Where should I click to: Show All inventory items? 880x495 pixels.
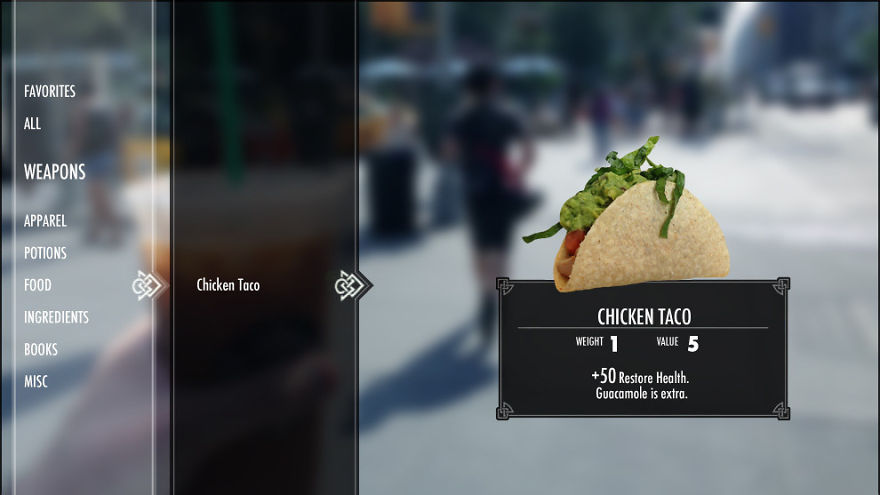(33, 124)
